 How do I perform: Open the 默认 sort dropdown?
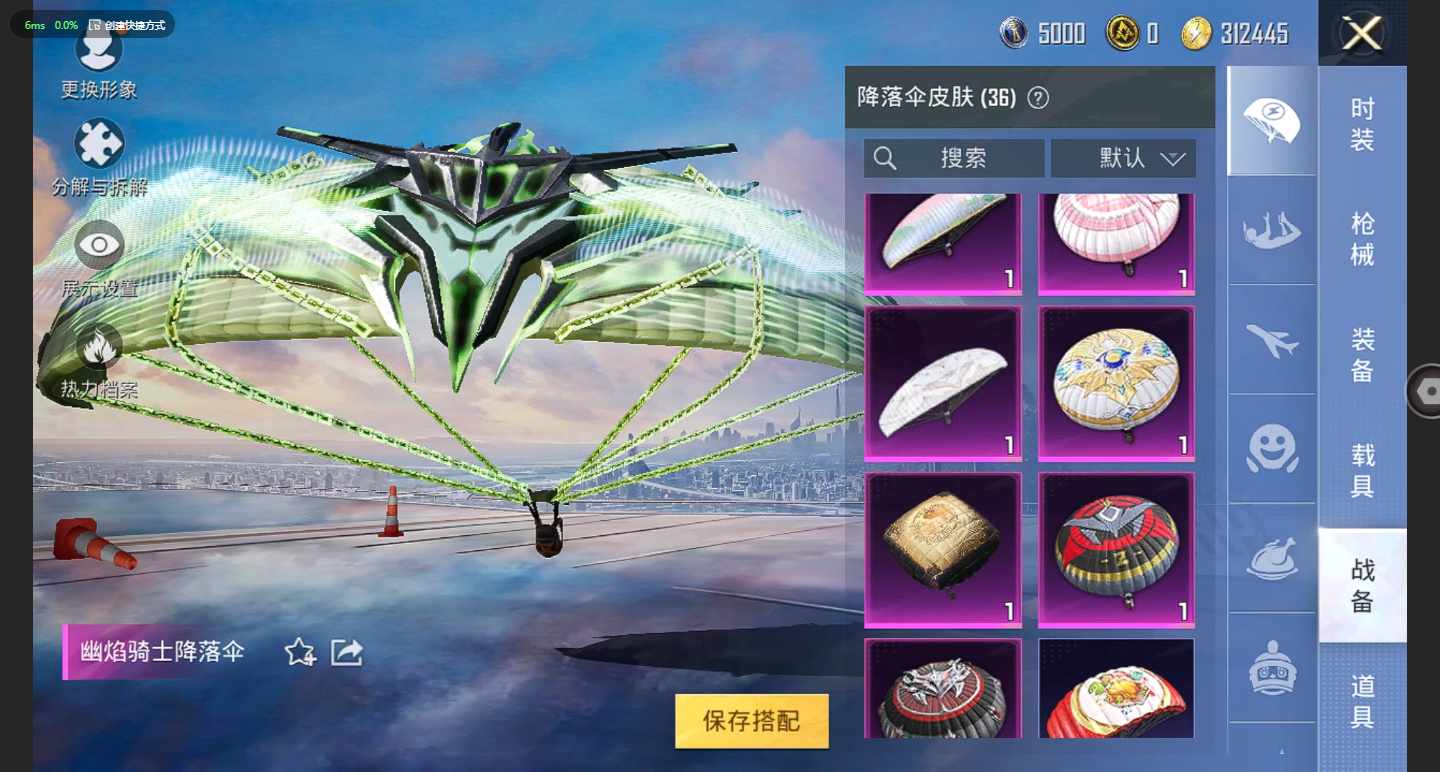(x=1123, y=158)
